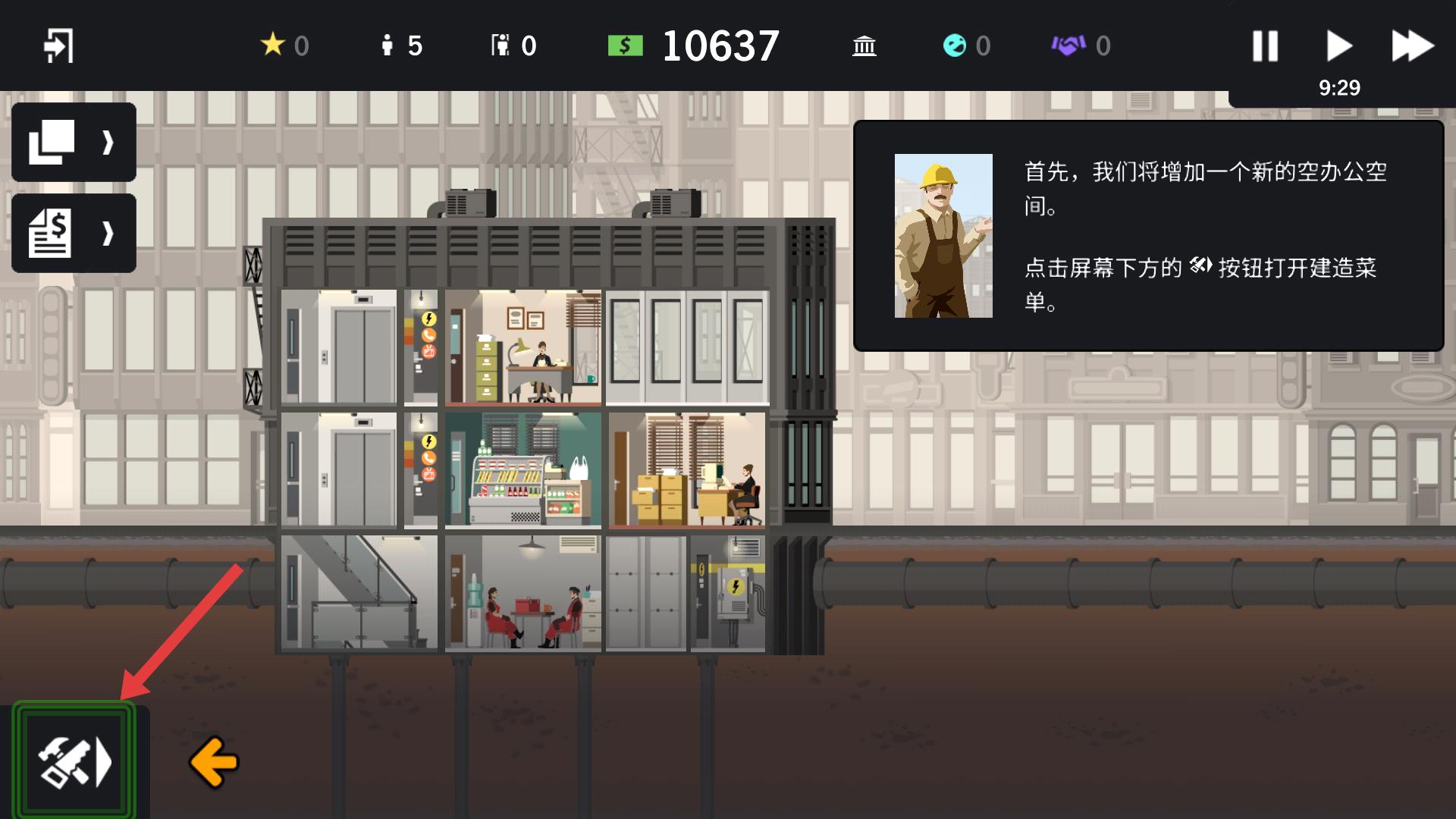Expand the finance report panel
The image size is (1456, 819).
point(74,233)
